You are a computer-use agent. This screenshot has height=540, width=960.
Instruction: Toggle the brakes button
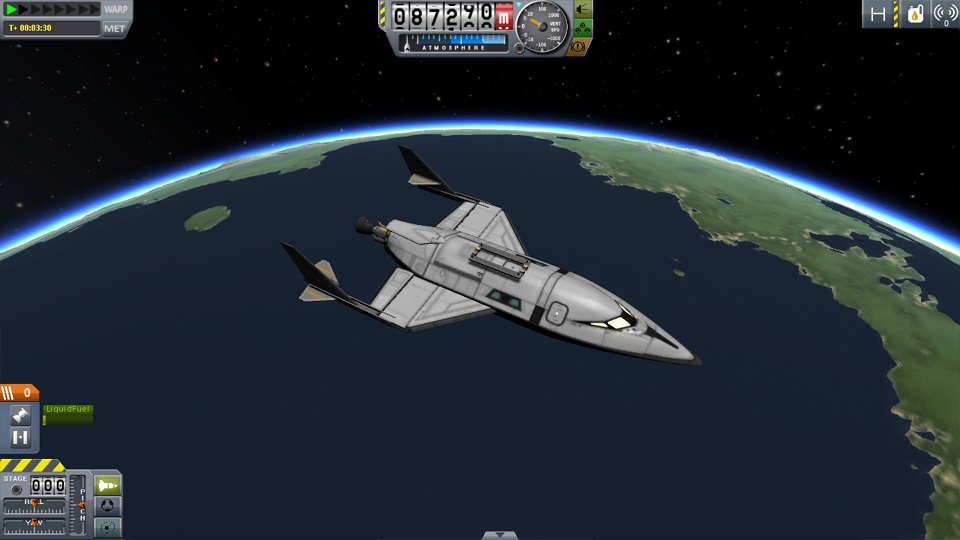[580, 46]
